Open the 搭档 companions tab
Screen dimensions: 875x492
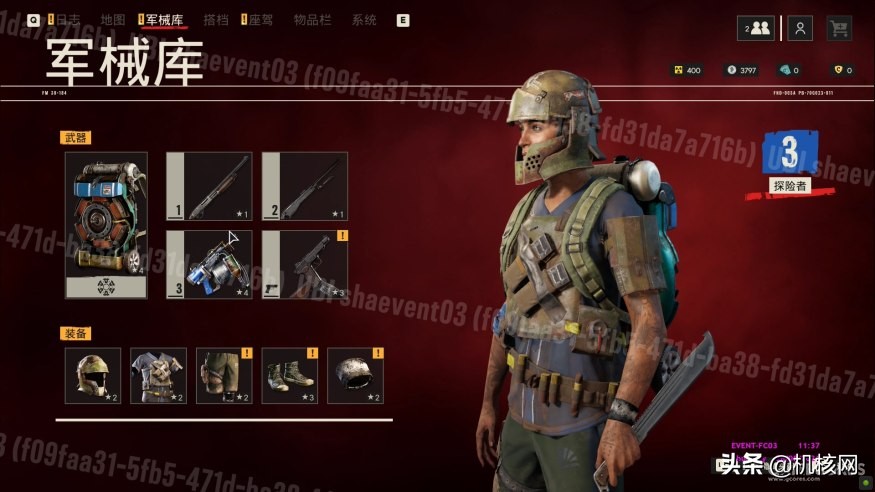[215, 20]
